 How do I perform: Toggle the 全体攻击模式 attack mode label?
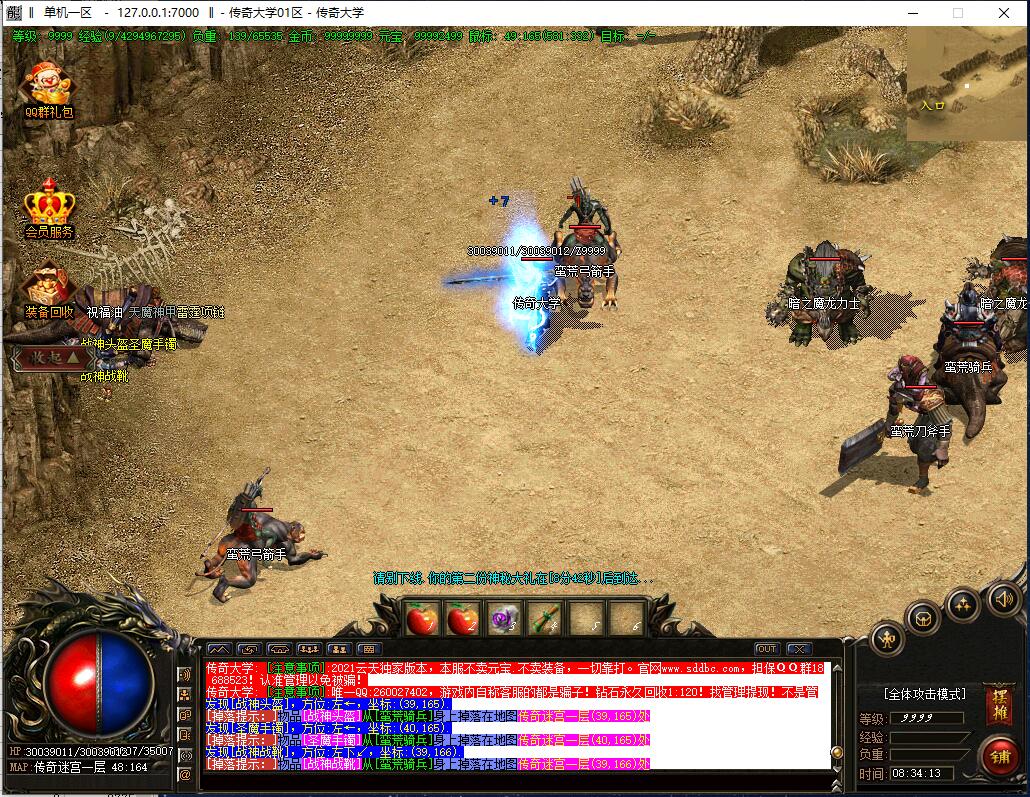pyautogui.click(x=925, y=693)
